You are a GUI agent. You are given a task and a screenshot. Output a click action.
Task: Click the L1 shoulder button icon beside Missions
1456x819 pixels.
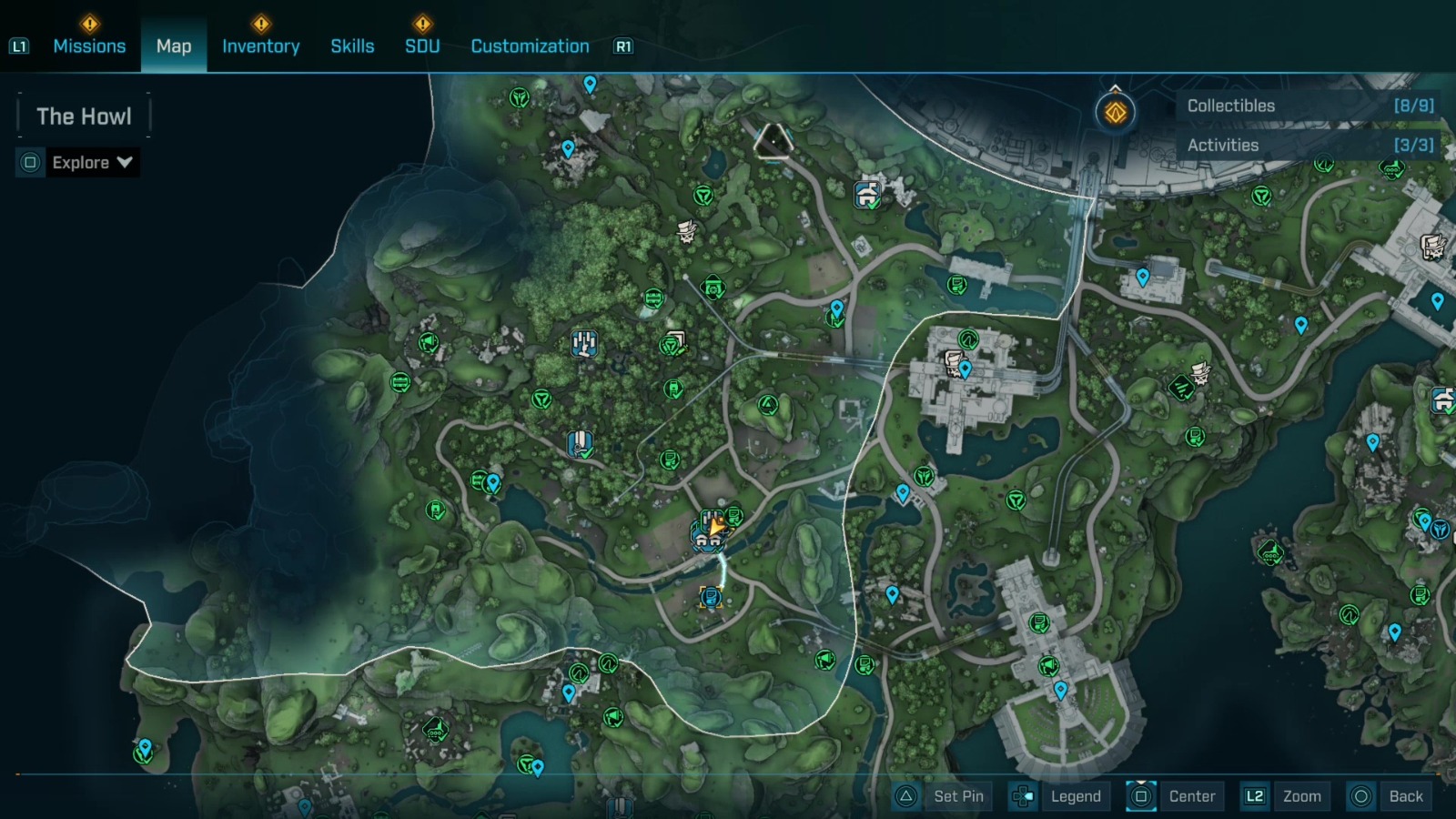pos(20,45)
